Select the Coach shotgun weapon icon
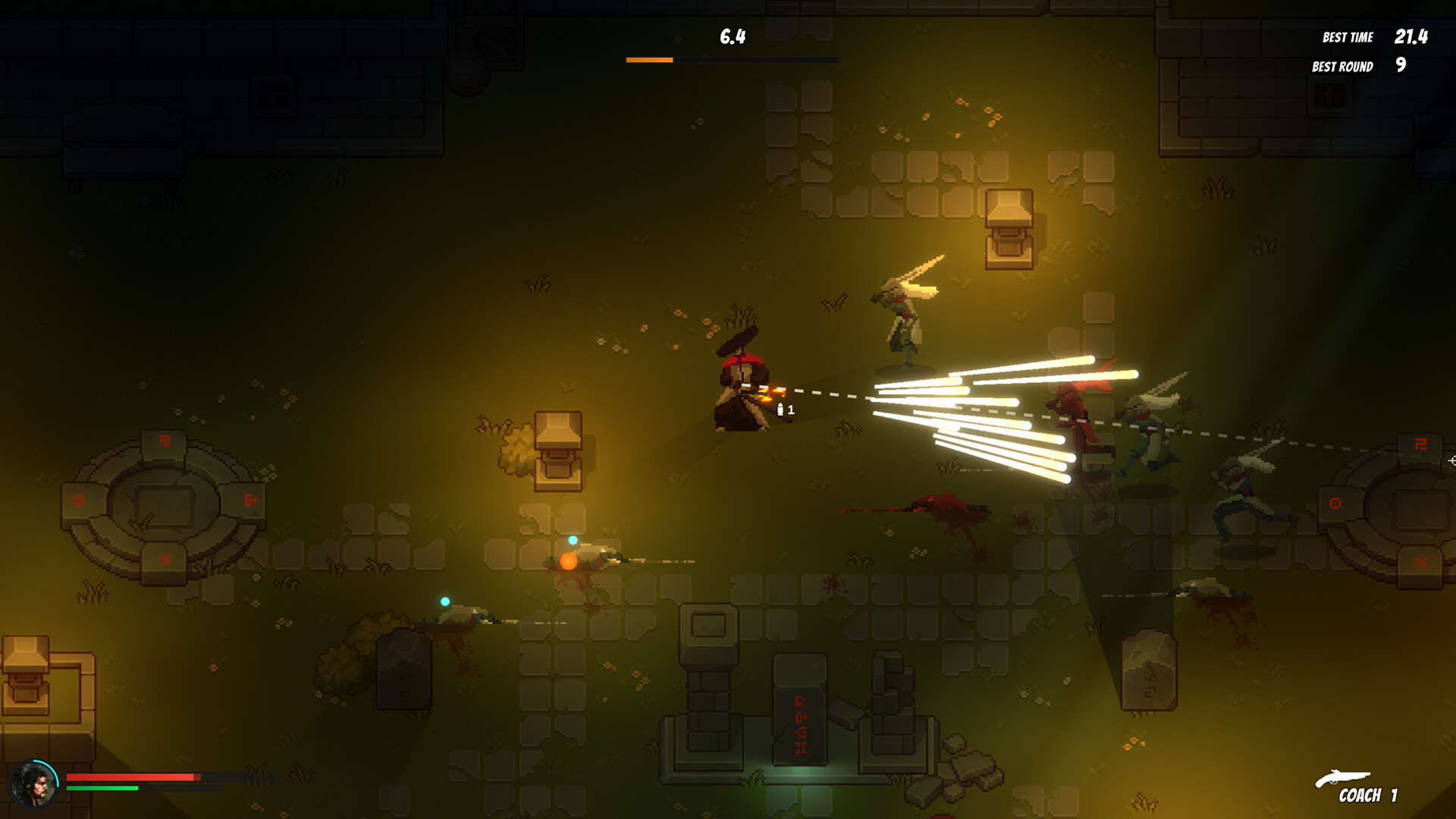 tap(1342, 778)
